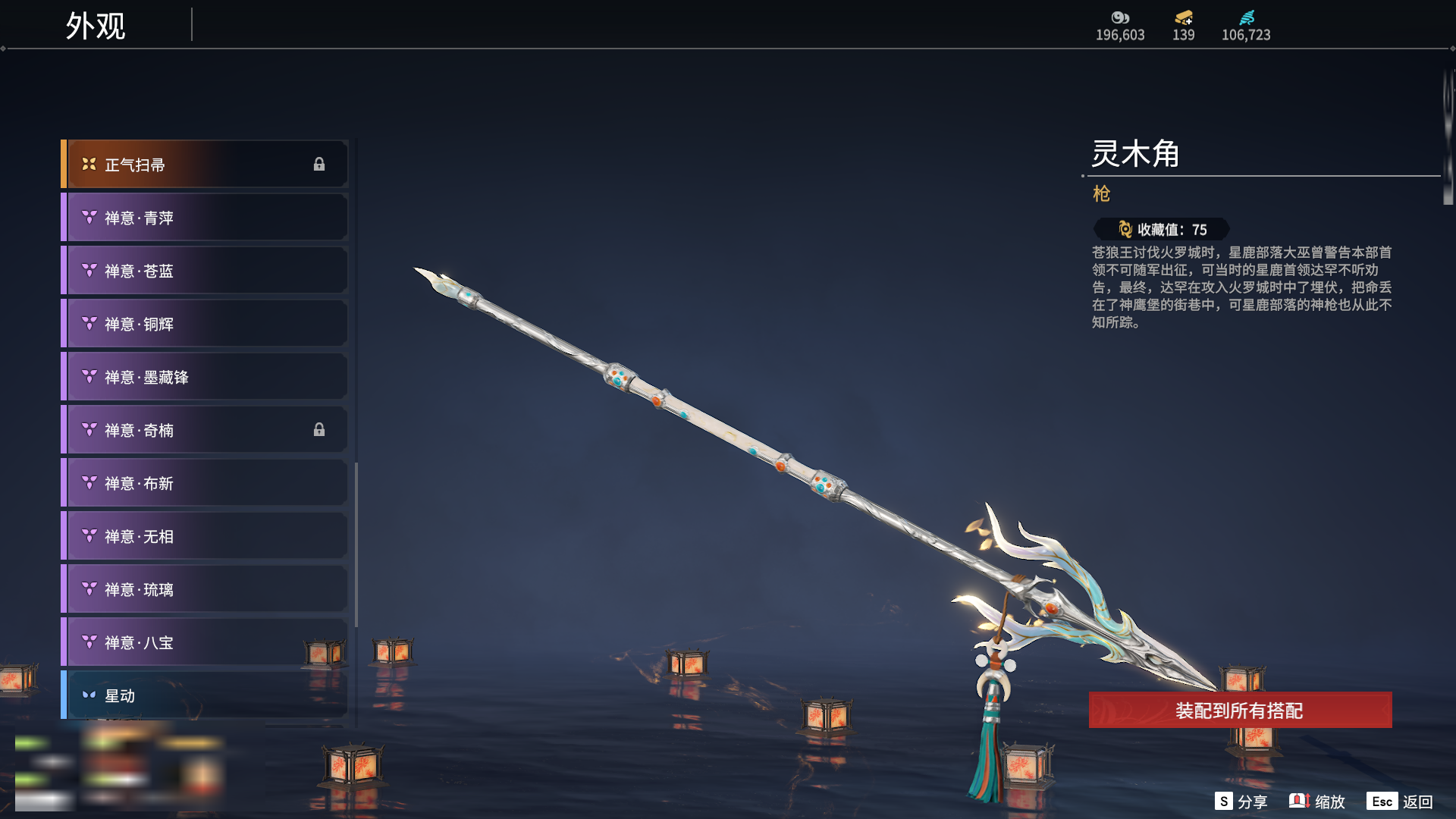The height and width of the screenshot is (819, 1456).
Task: Select the 禅意·苍蓝 list row
Action: coord(205,271)
